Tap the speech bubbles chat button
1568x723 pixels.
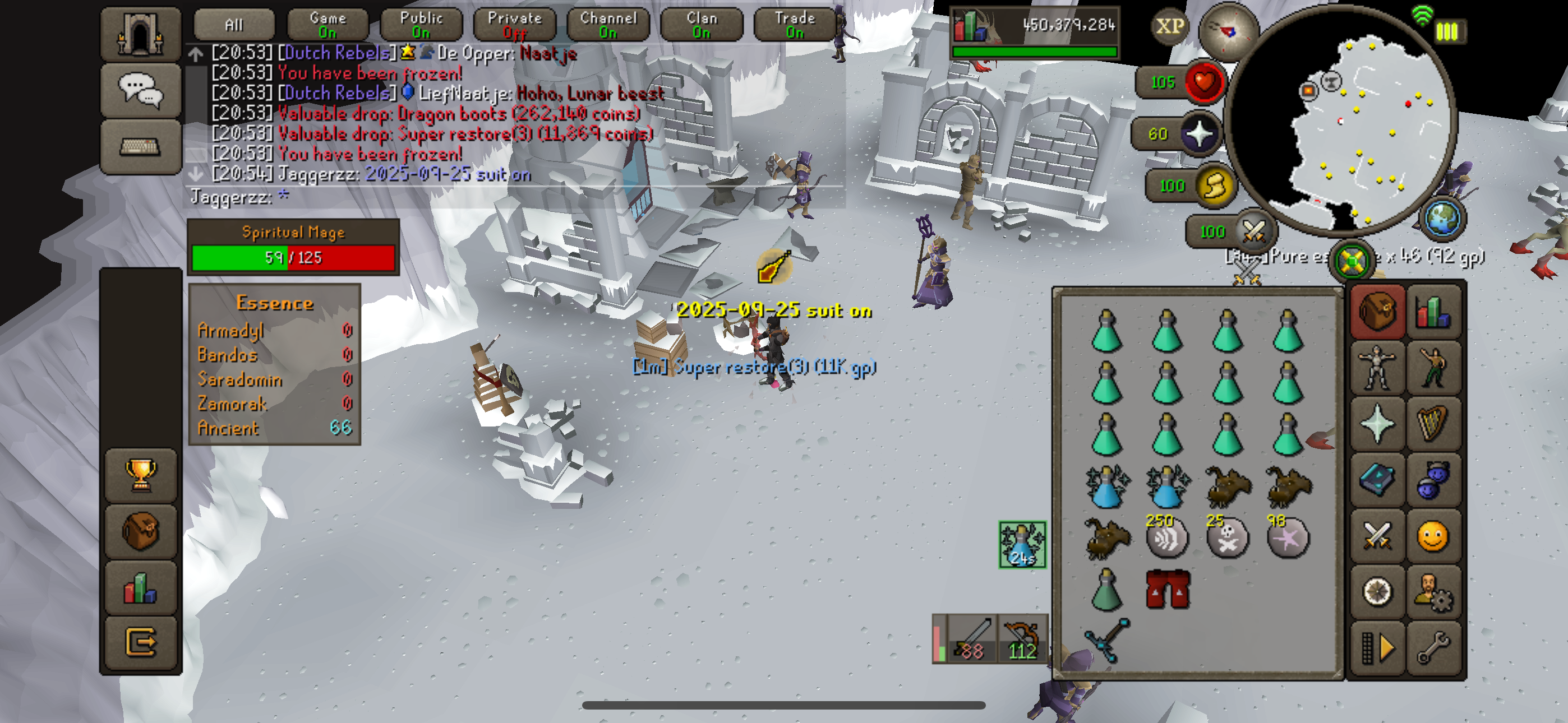coord(141,90)
